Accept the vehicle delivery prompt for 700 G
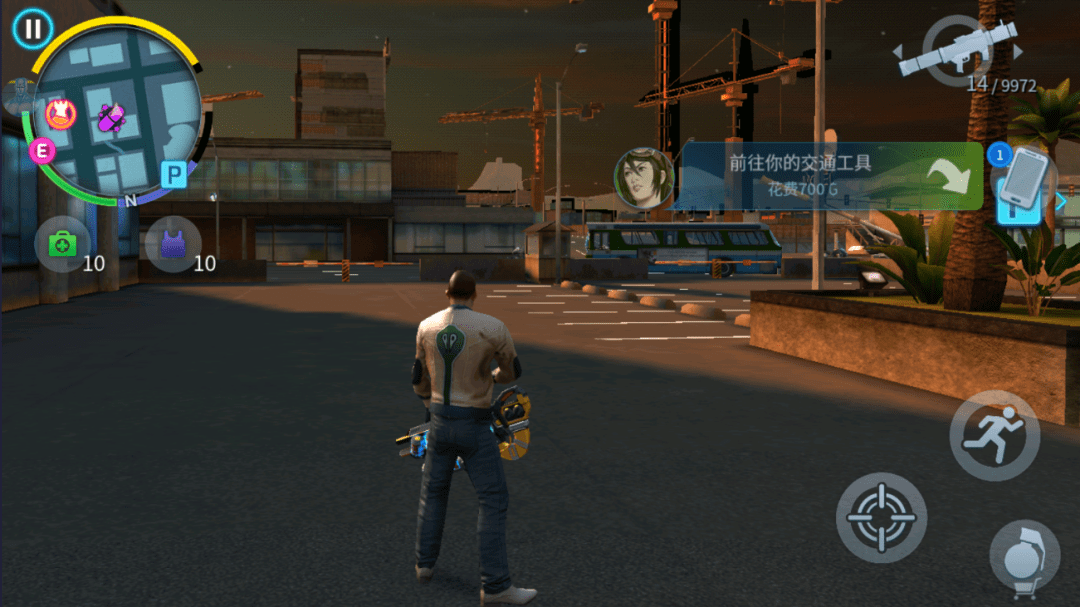Image resolution: width=1080 pixels, height=607 pixels. 828,176
